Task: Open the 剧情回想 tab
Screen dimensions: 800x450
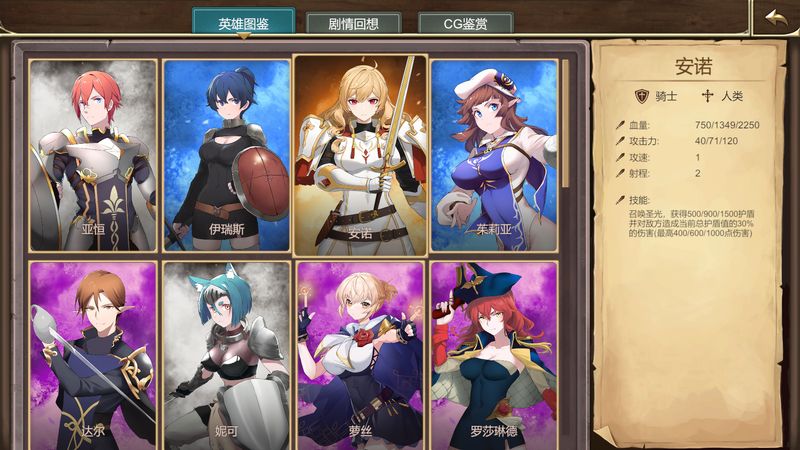Action: [352, 24]
